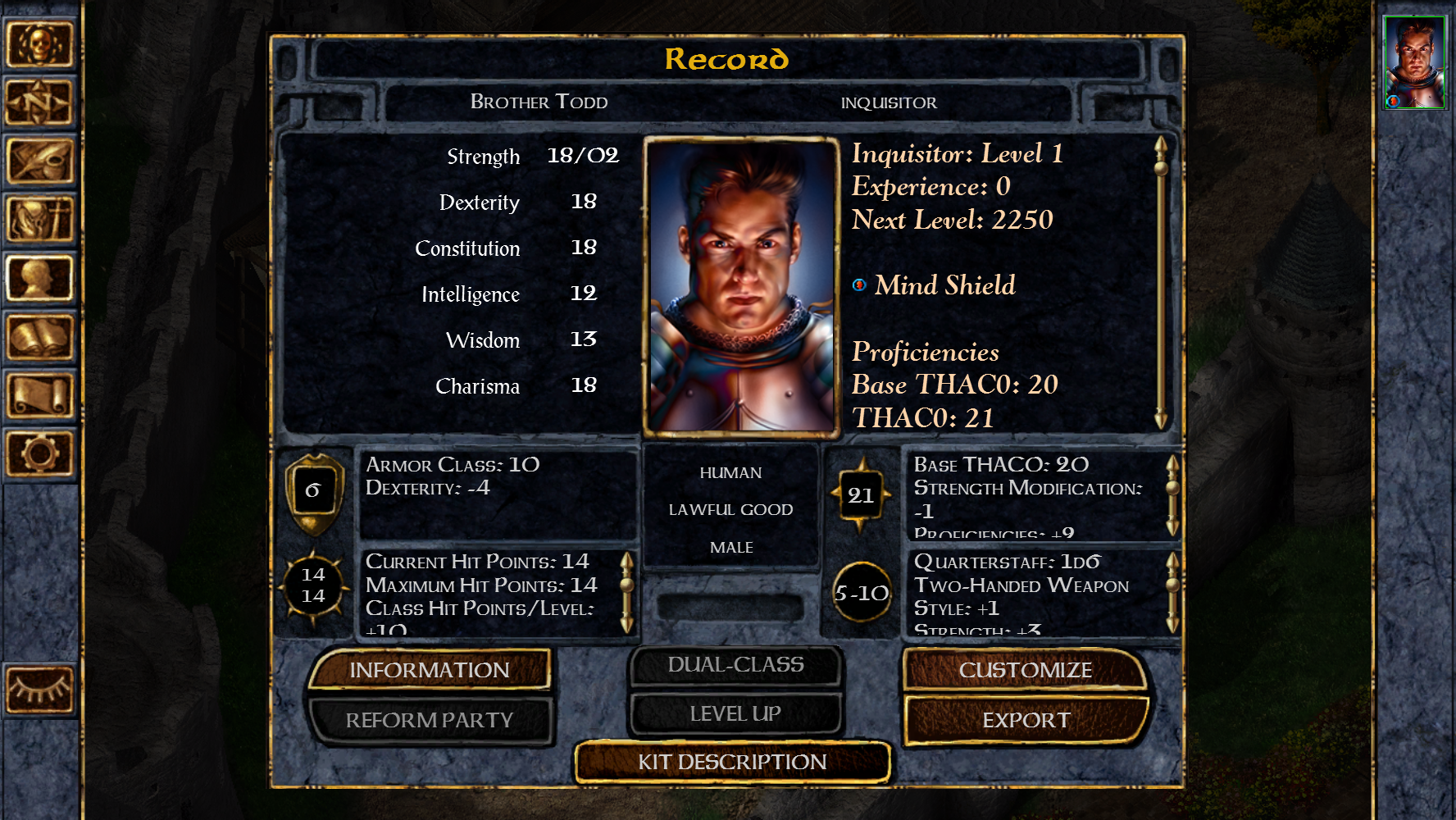Open the quill journal sidebar icon
The width and height of the screenshot is (1456, 820).
(39, 161)
